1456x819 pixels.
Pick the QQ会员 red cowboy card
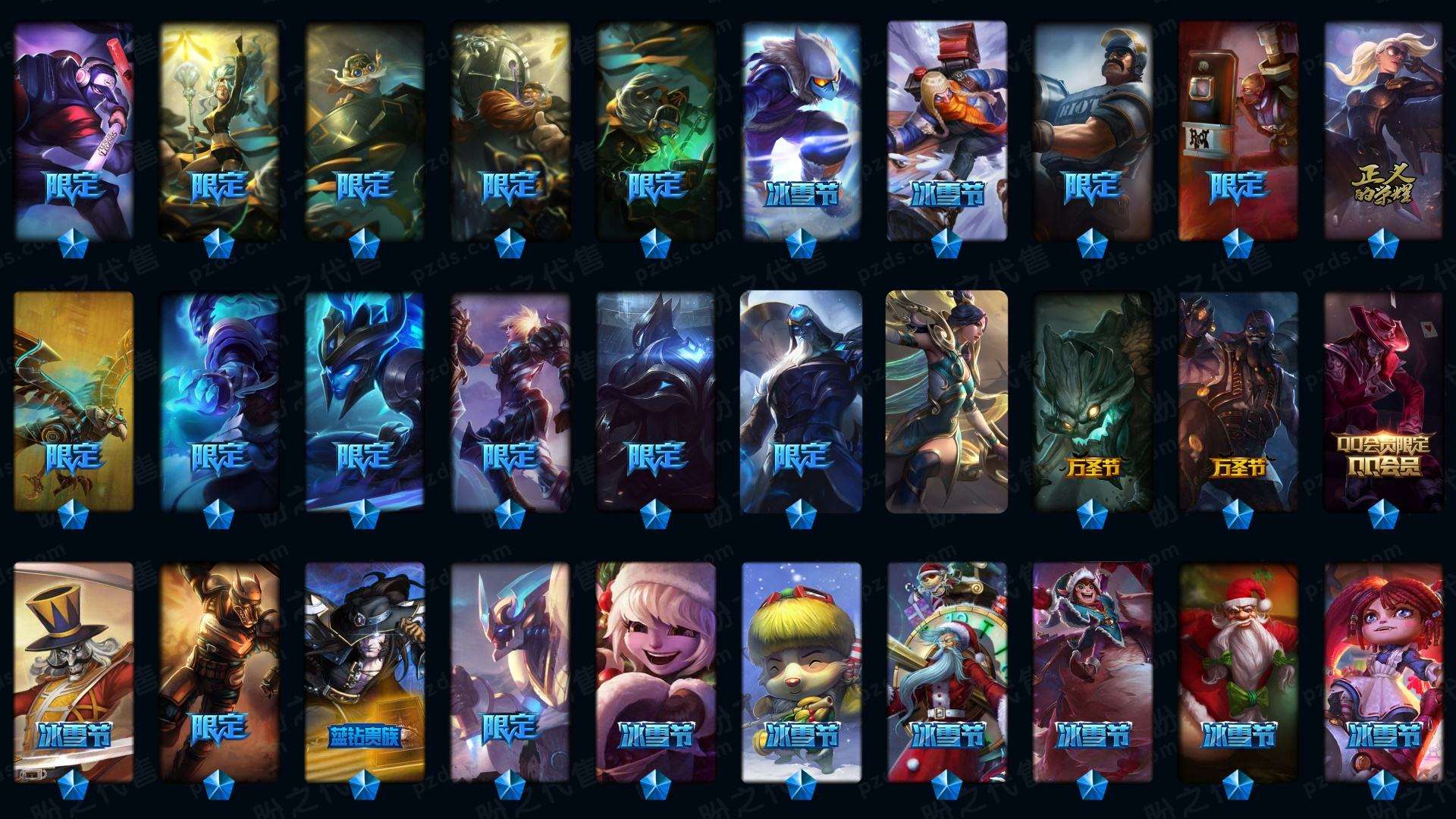(x=1384, y=400)
